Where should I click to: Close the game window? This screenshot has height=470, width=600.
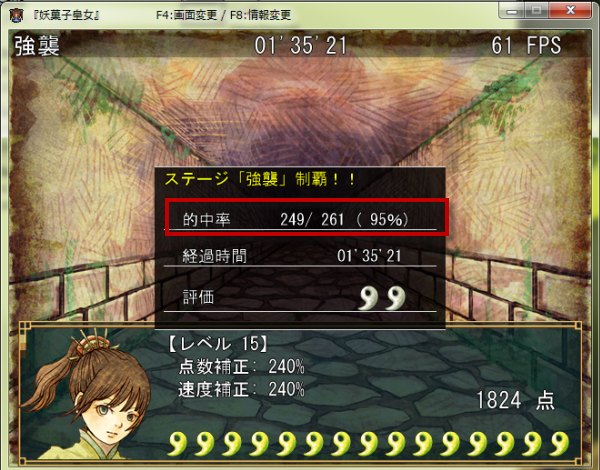[571, 9]
